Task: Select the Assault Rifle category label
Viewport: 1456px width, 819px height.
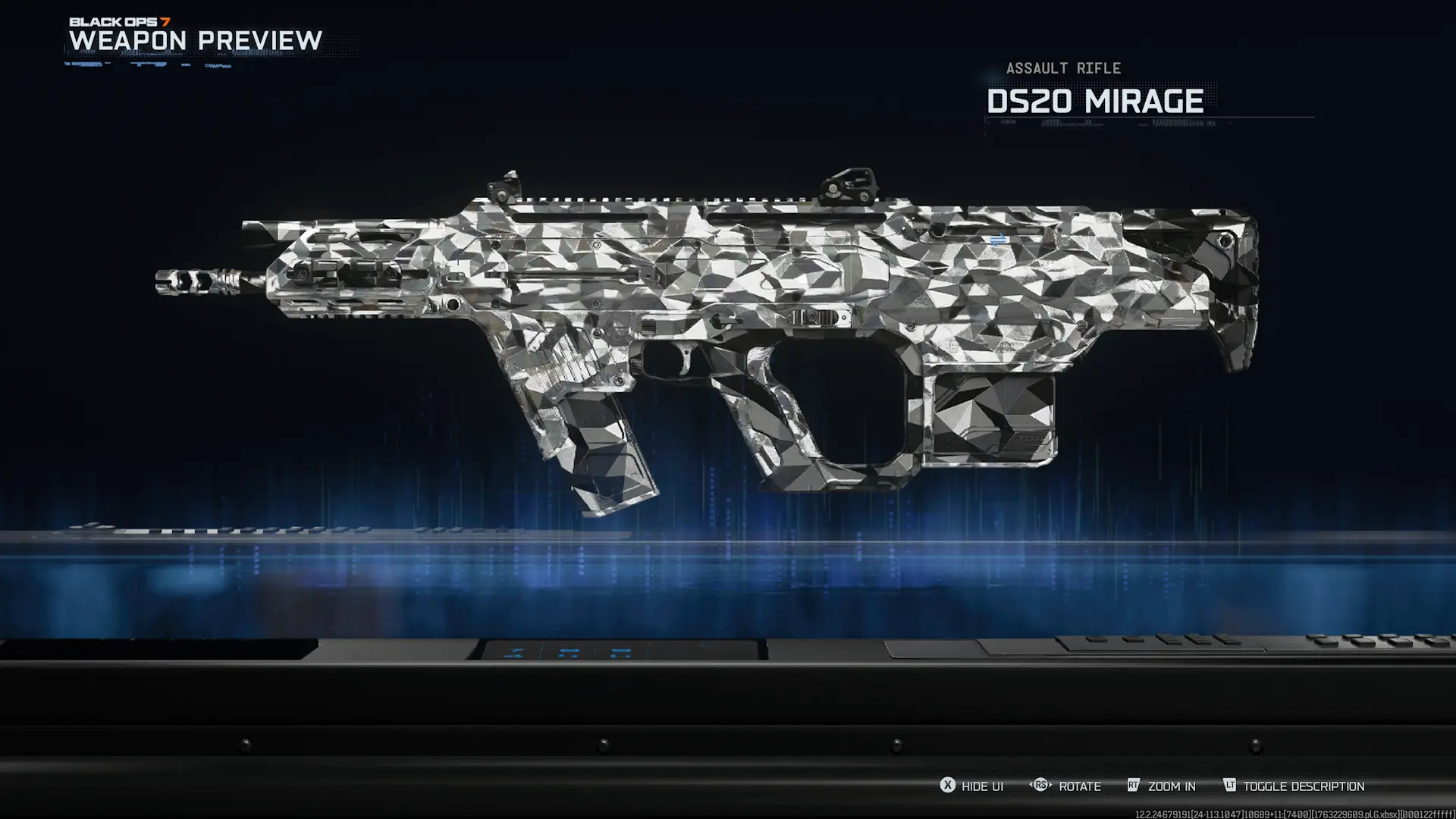Action: coord(1062,67)
